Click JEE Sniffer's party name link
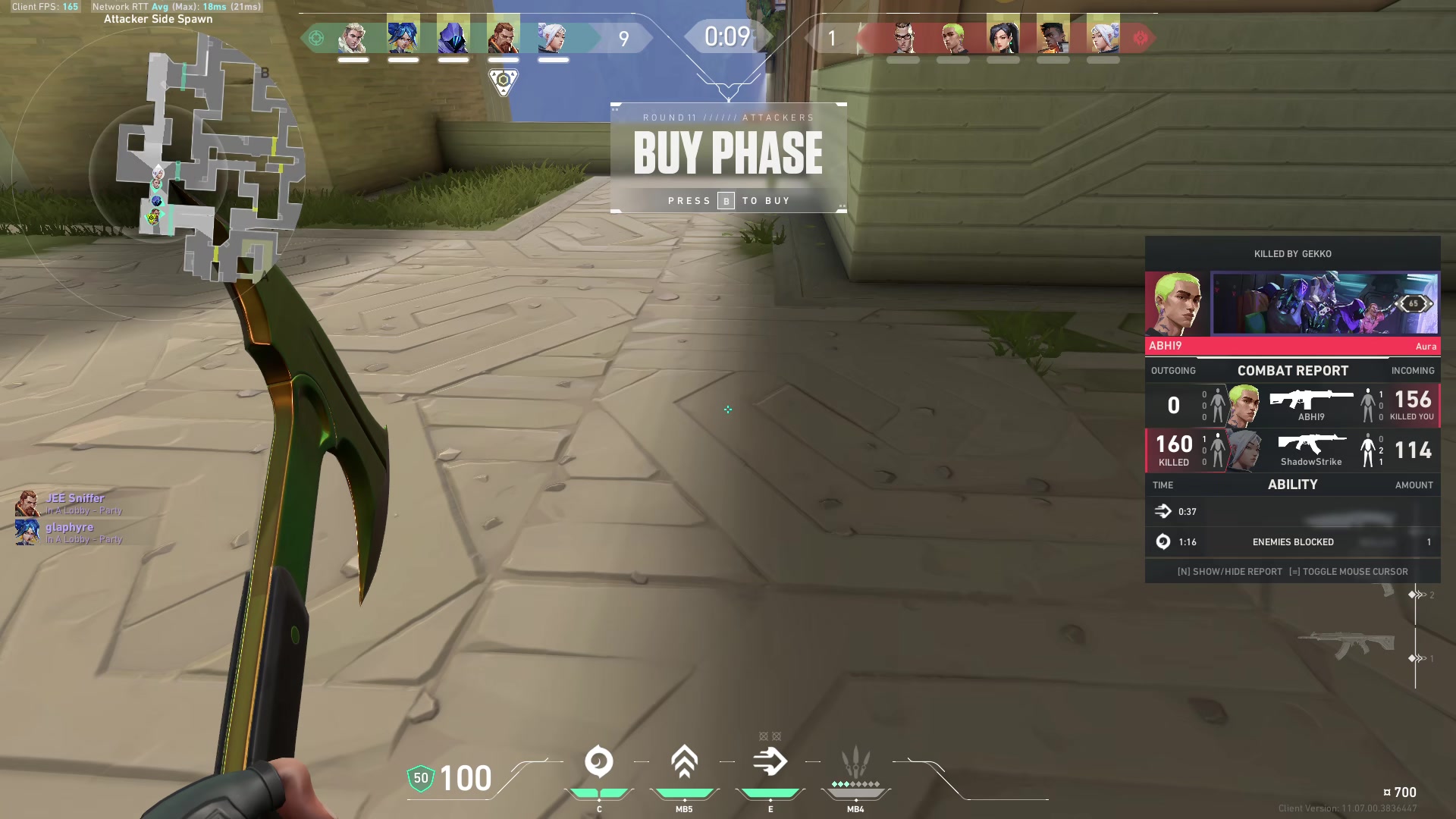Screen dimensions: 1456x819 [76, 498]
